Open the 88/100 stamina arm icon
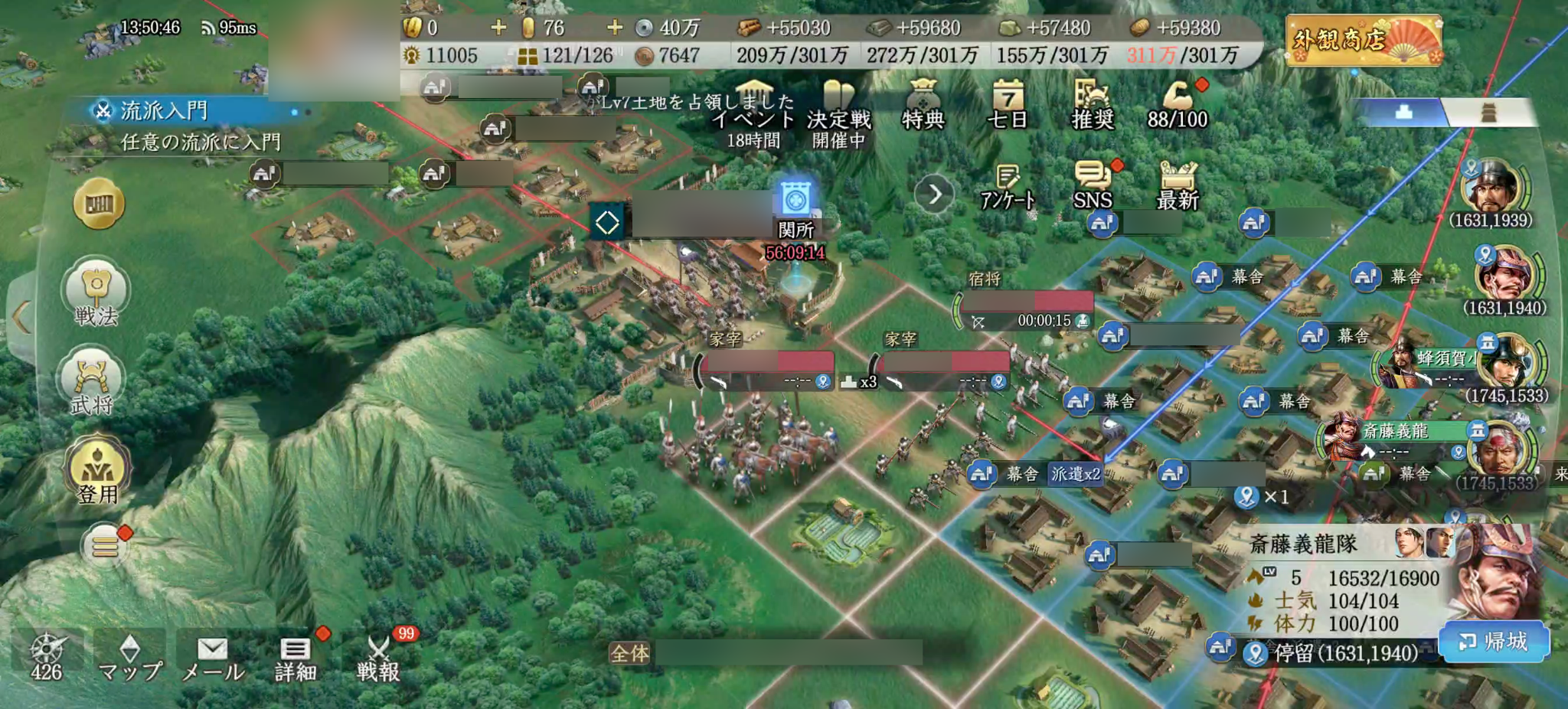1568x709 pixels. [x=1177, y=98]
